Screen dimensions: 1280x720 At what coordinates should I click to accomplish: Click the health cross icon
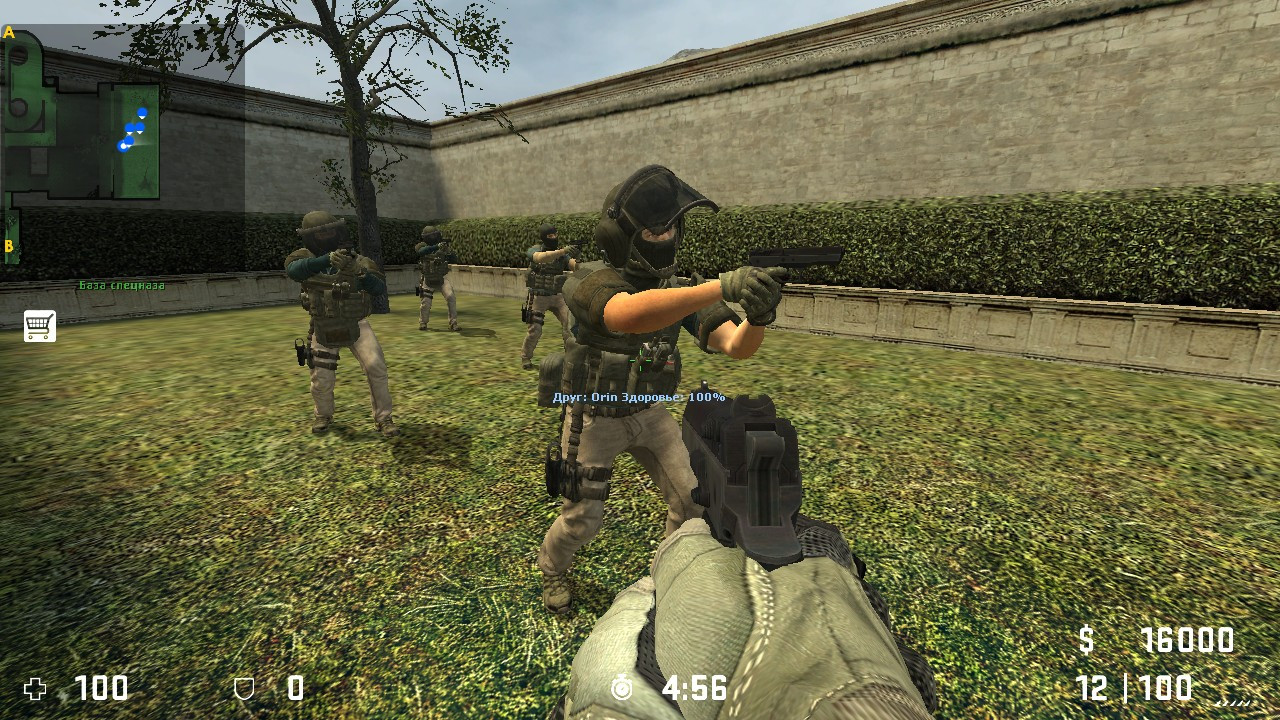(37, 690)
